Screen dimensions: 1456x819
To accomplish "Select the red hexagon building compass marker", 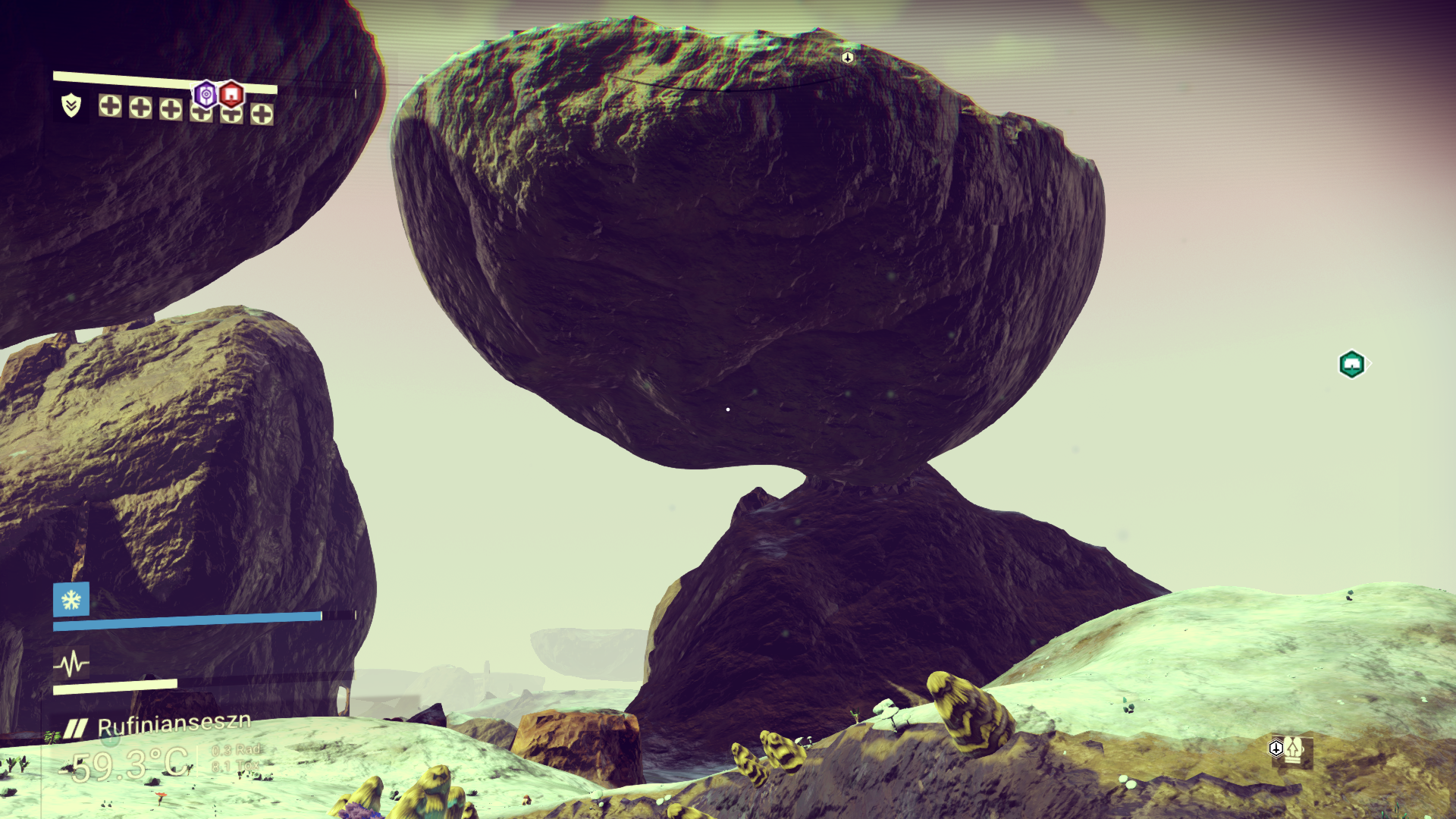I will [232, 95].
